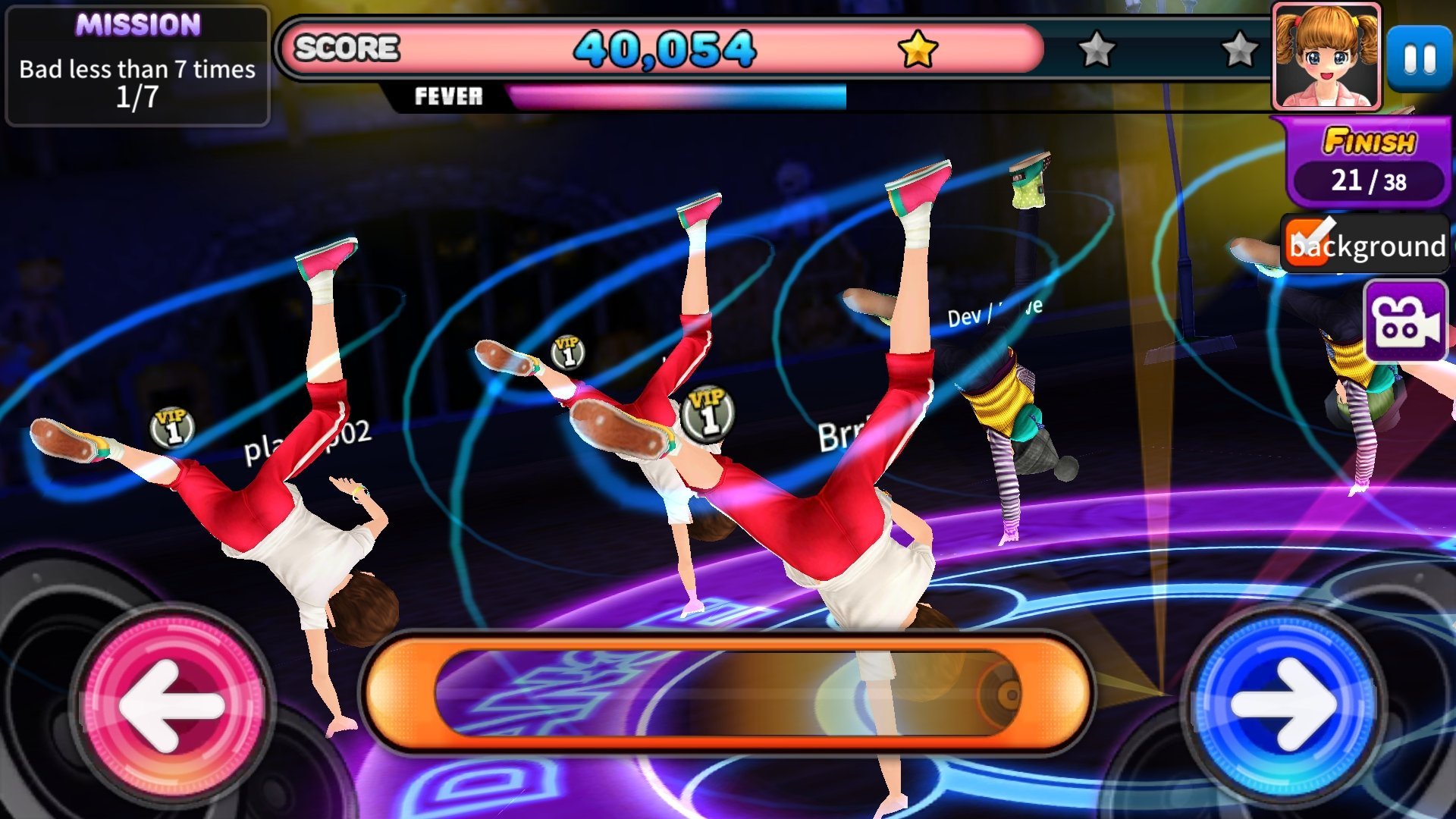This screenshot has height=819, width=1456.
Task: Hit the orange center beat bar
Action: point(728,693)
